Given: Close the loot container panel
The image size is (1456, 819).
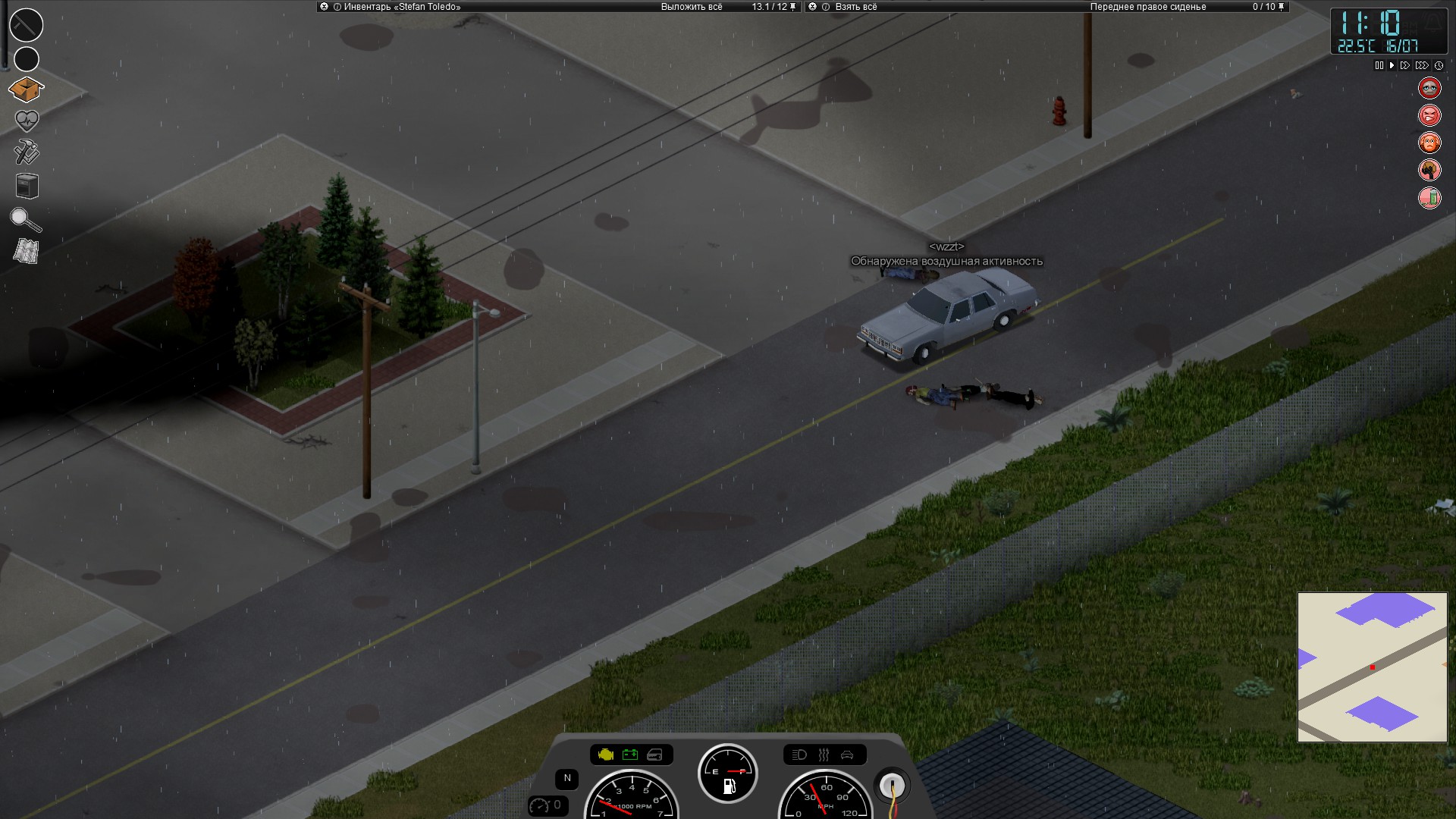Looking at the screenshot, I should coord(813,7).
